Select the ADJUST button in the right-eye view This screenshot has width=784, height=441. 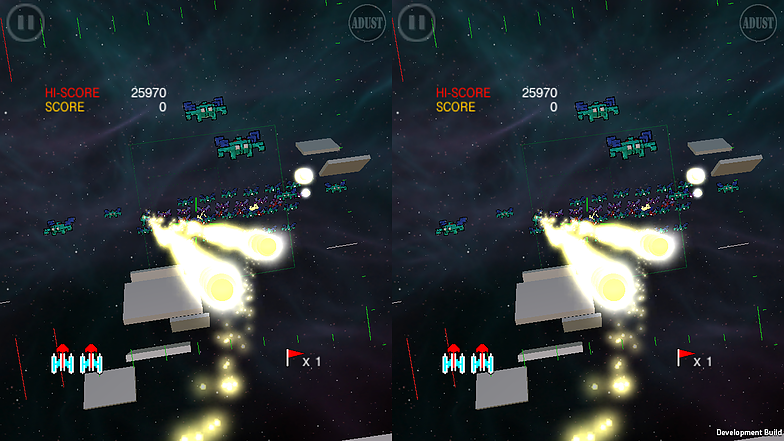tap(758, 21)
